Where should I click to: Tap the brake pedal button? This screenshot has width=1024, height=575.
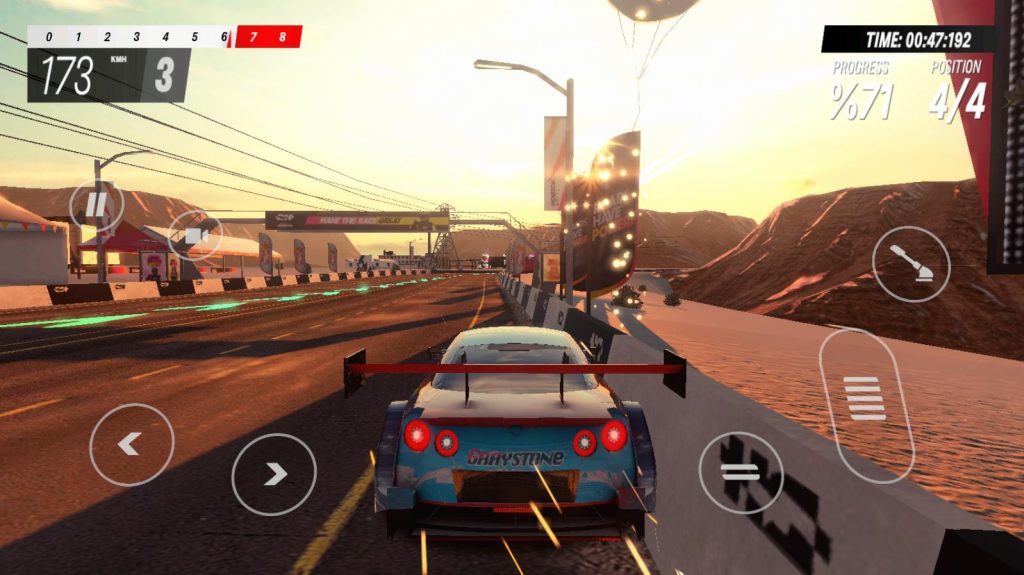[x=740, y=473]
